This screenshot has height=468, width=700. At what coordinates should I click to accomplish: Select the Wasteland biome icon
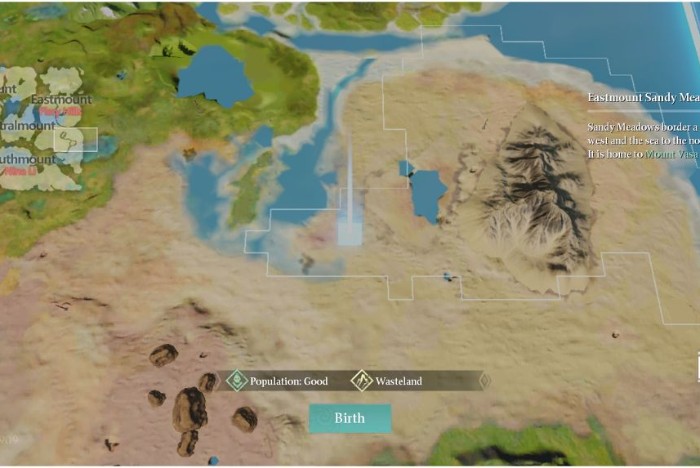click(x=362, y=381)
